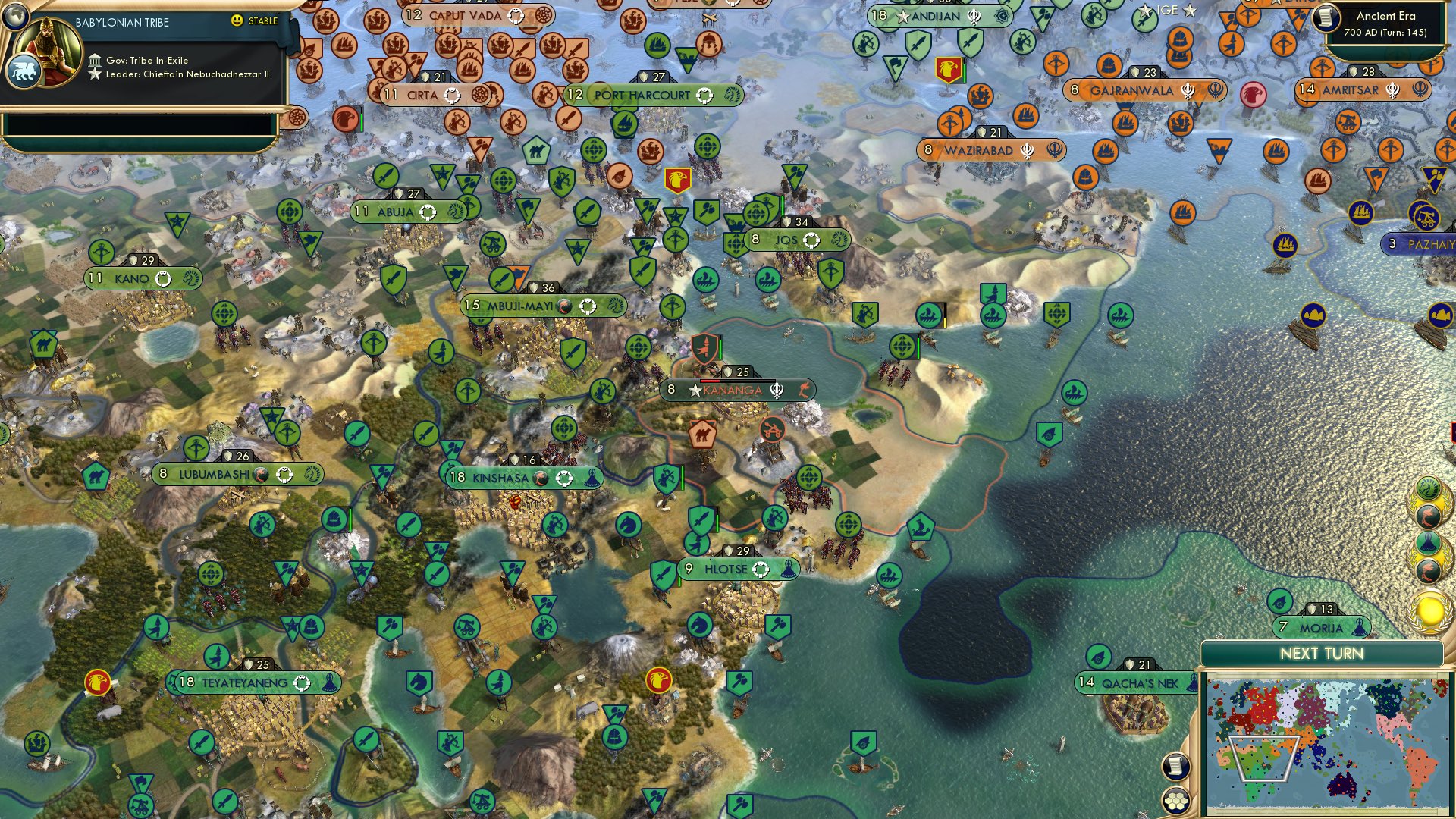The image size is (1456, 819).
Task: Click the topmost notification bubble on the right edge
Action: tap(1429, 488)
